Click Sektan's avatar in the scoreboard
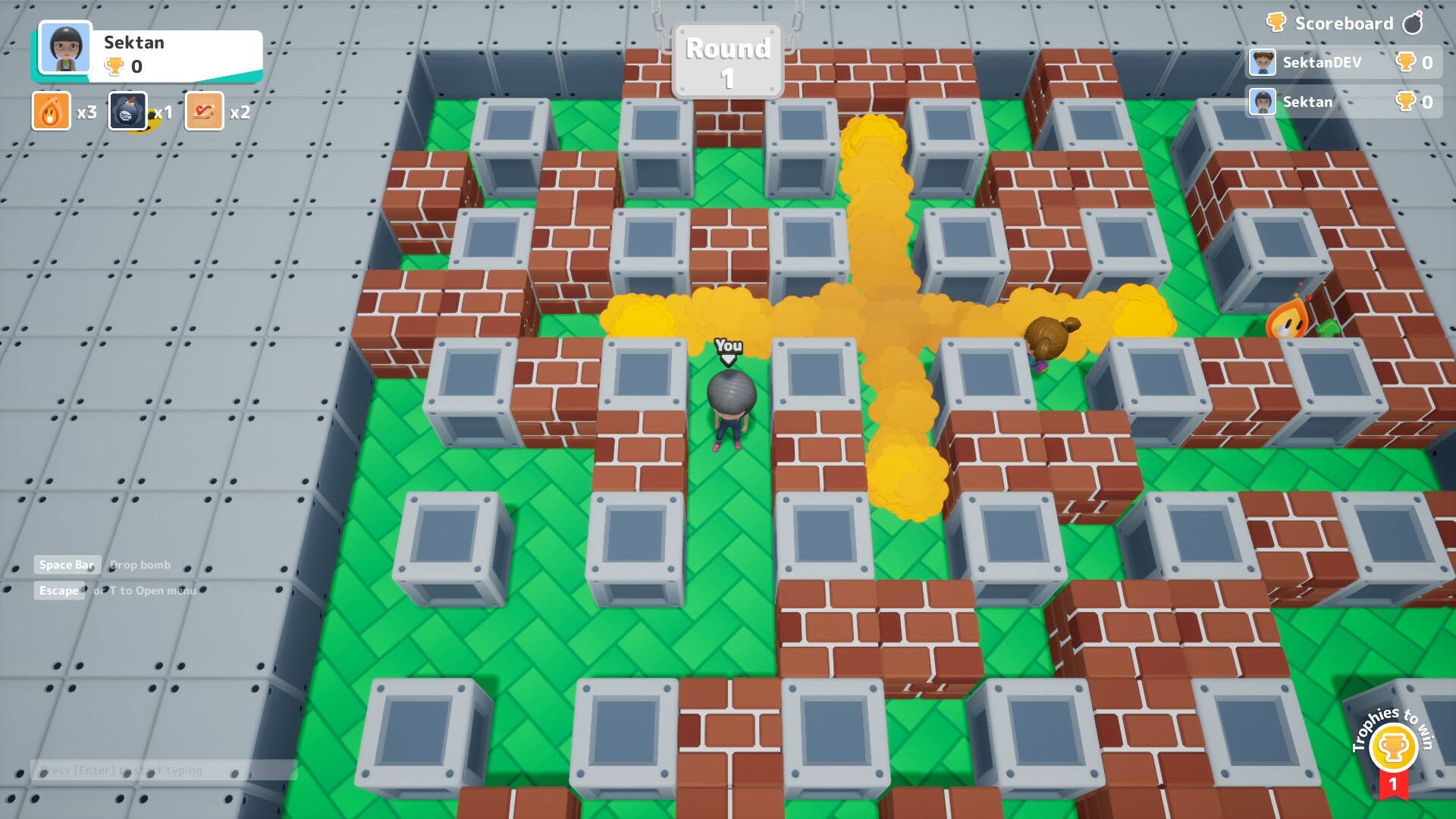This screenshot has height=819, width=1456. (1262, 102)
